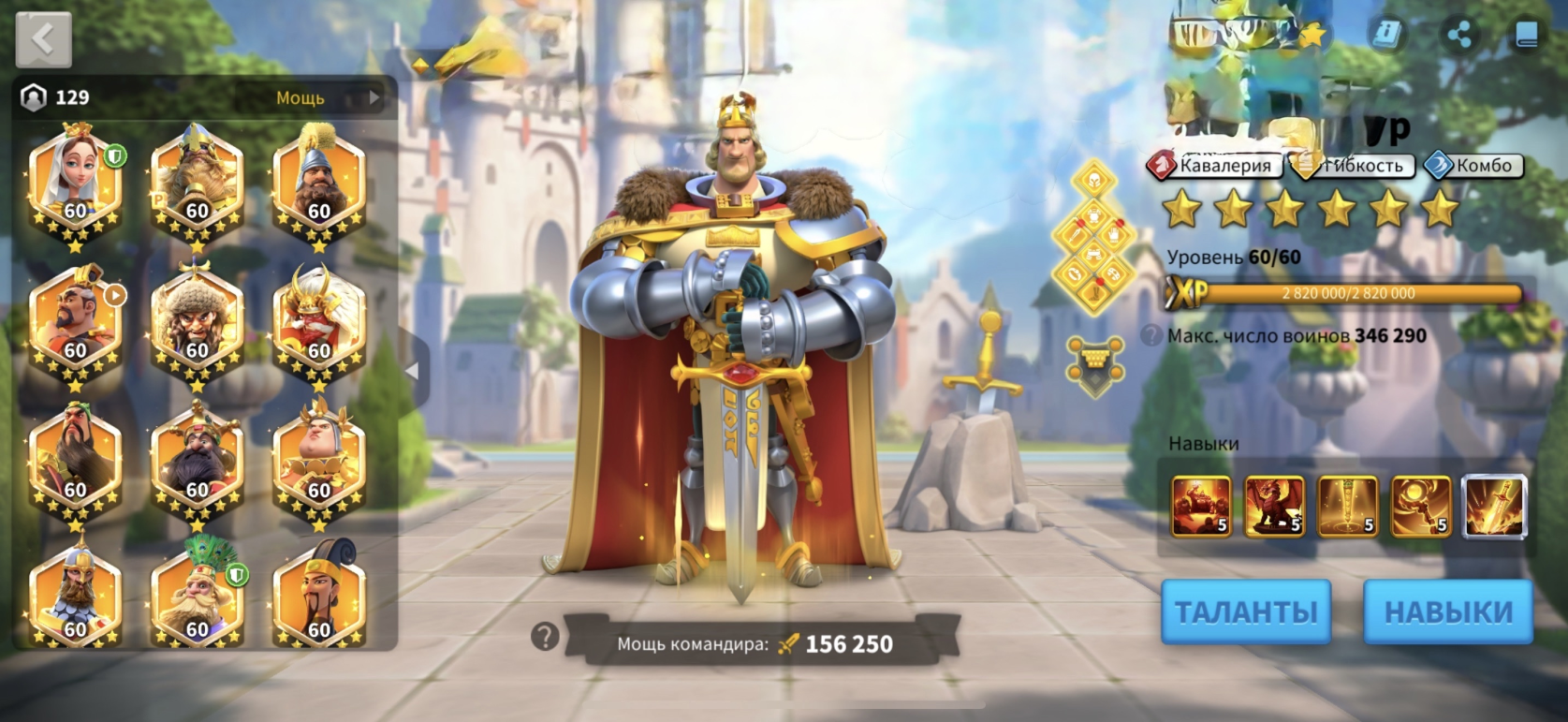Image resolution: width=1568 pixels, height=722 pixels.
Task: Select the glowing sword skill icon
Action: point(1494,507)
